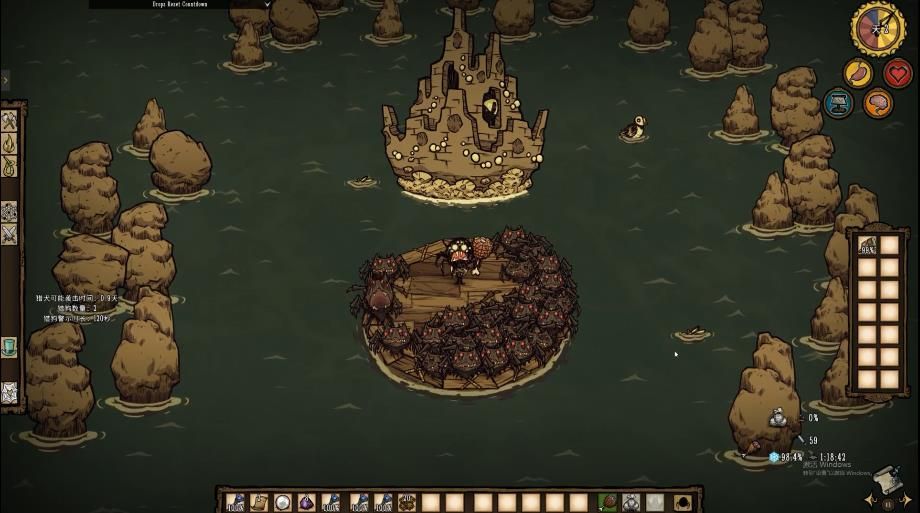
Task: Click the equipped hand slot item
Action: point(608,501)
